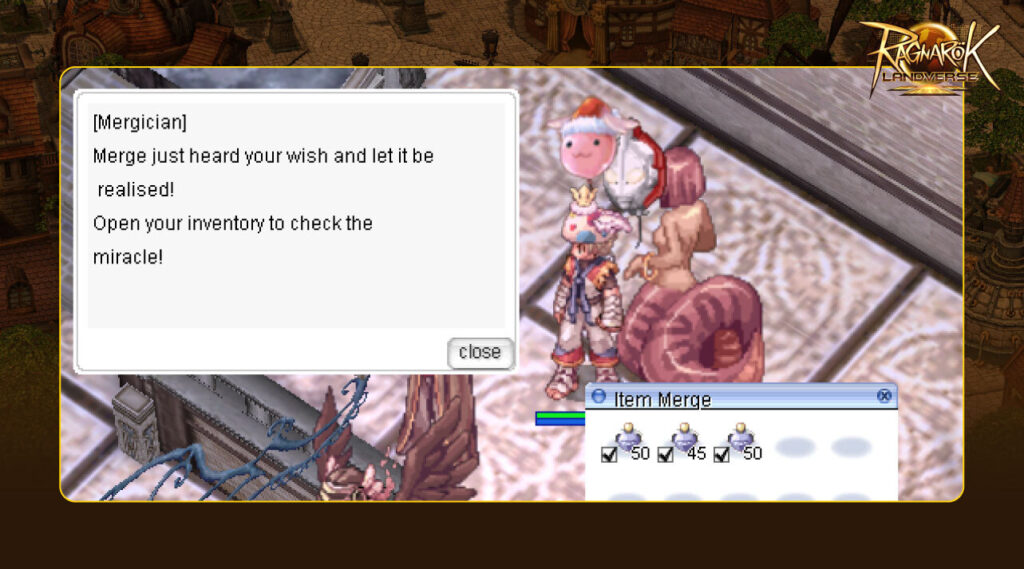Close the Mergician dialogue box
This screenshot has width=1024, height=569.
[x=480, y=352]
